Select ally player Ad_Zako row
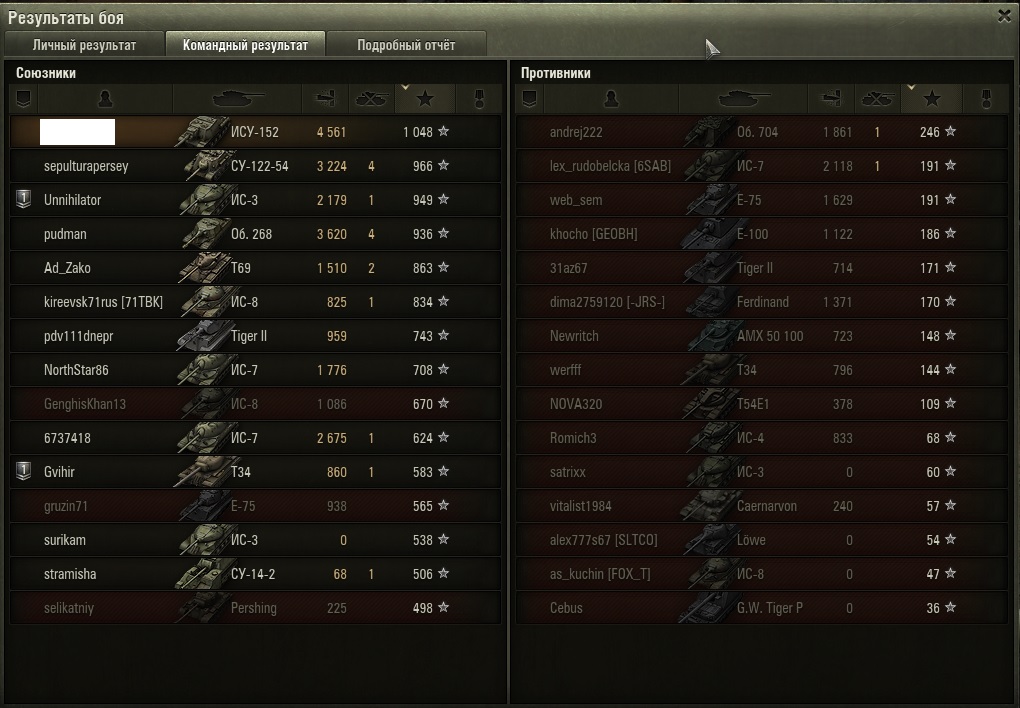Image resolution: width=1020 pixels, height=708 pixels. point(255,268)
